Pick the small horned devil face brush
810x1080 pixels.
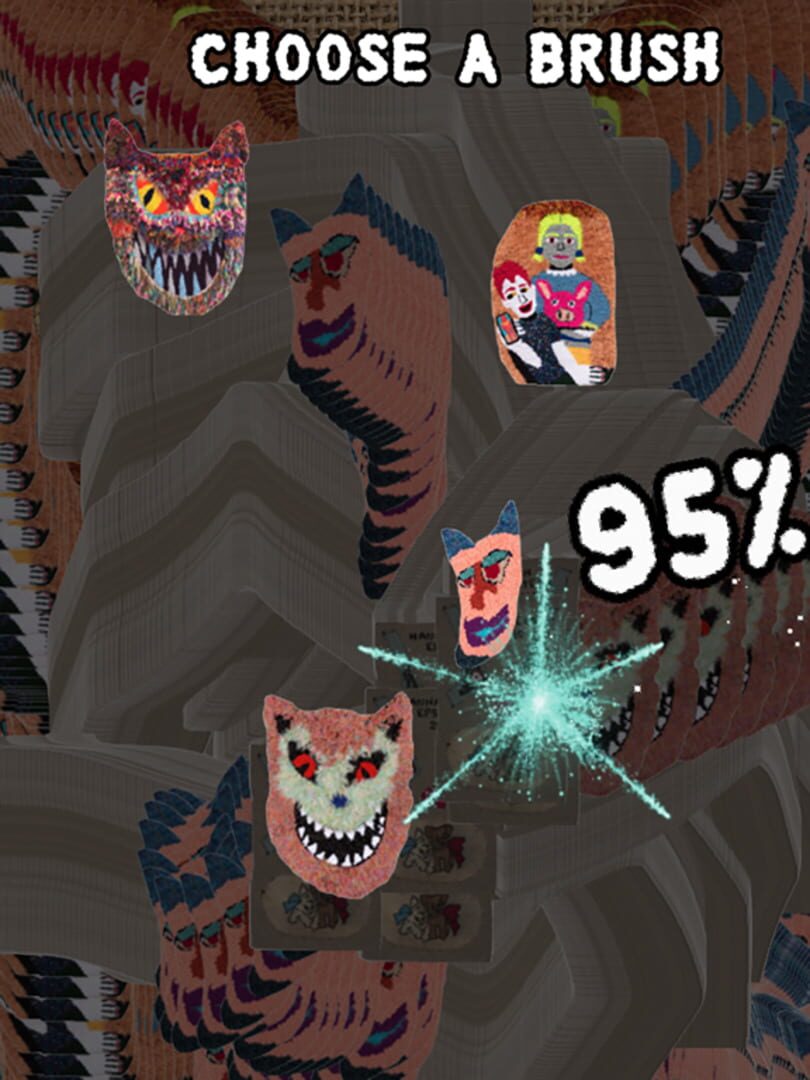click(x=484, y=586)
